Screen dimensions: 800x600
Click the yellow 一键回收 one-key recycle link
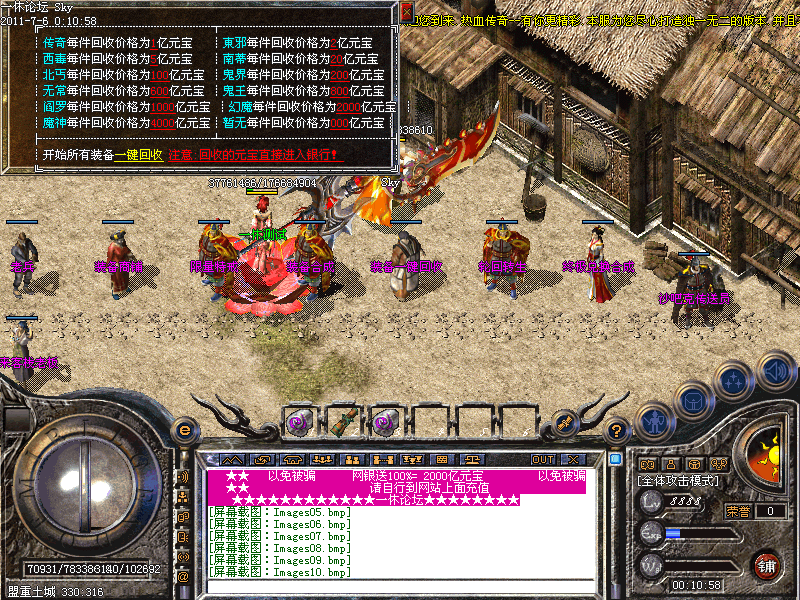coord(139,155)
